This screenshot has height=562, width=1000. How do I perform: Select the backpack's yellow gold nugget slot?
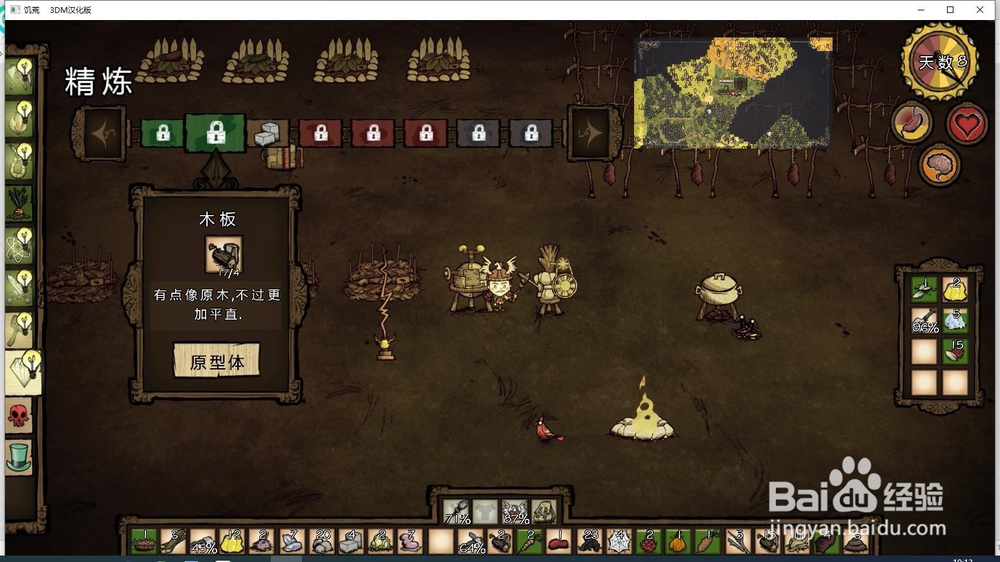coord(955,290)
